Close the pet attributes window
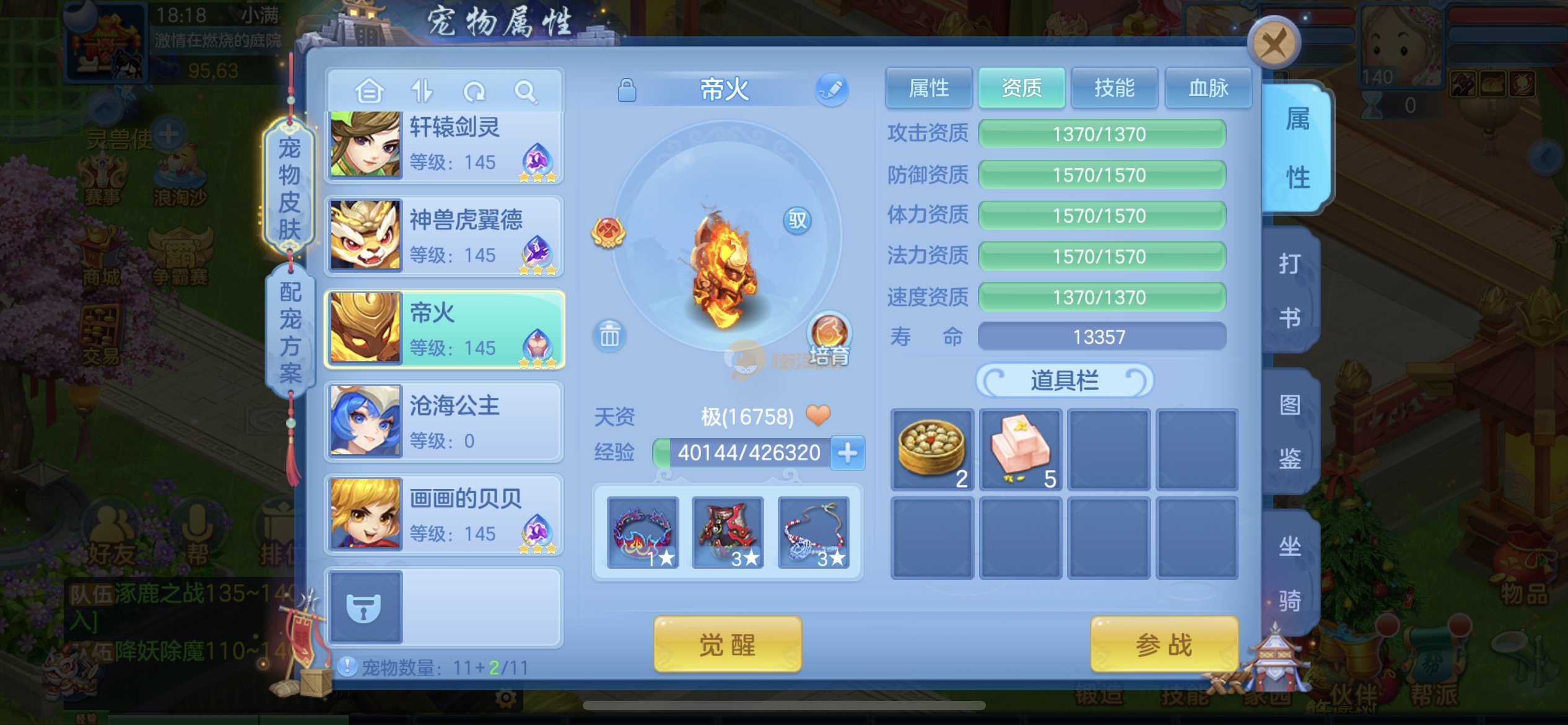Image resolution: width=1568 pixels, height=725 pixels. (x=1273, y=43)
